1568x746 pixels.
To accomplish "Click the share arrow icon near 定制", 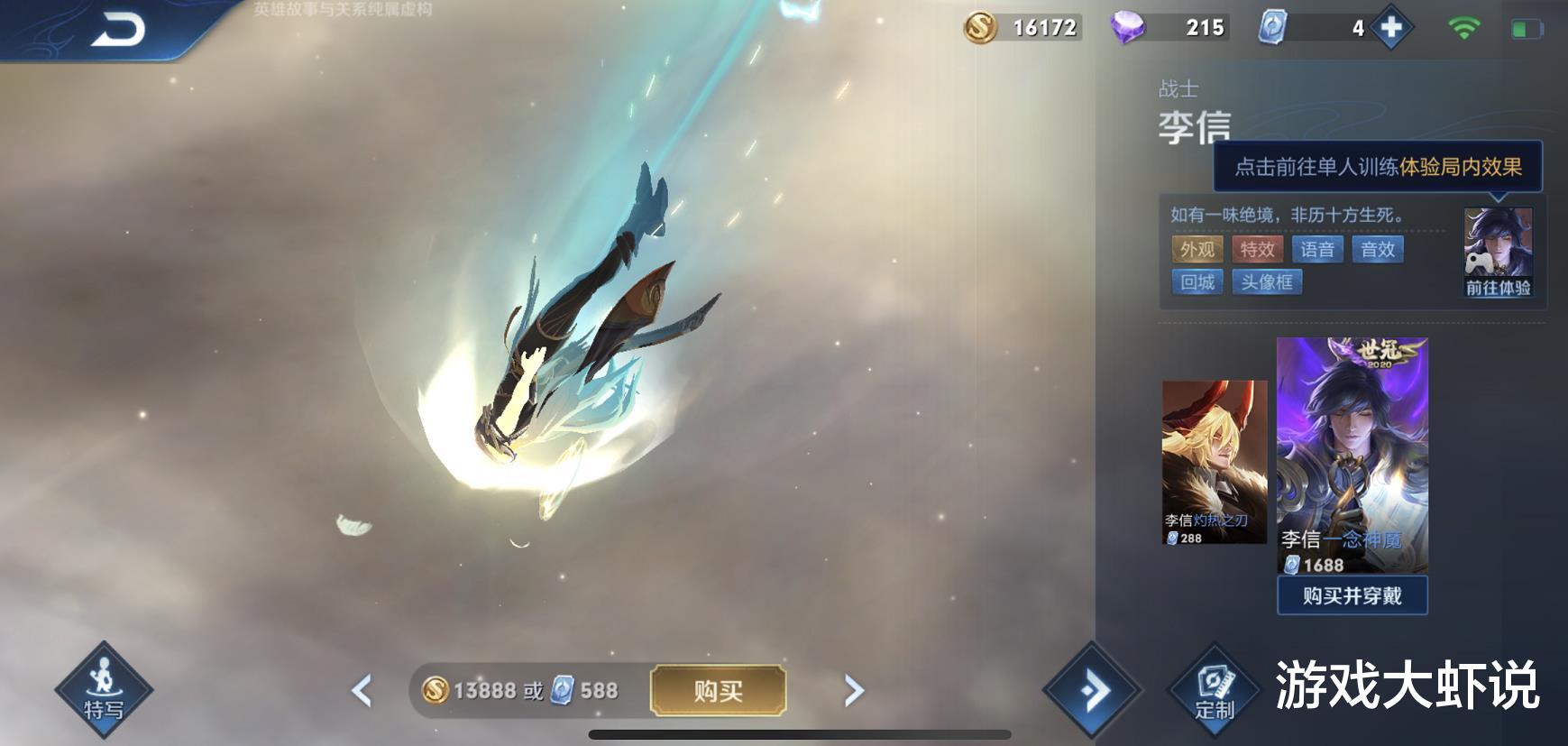I will pos(1095,688).
